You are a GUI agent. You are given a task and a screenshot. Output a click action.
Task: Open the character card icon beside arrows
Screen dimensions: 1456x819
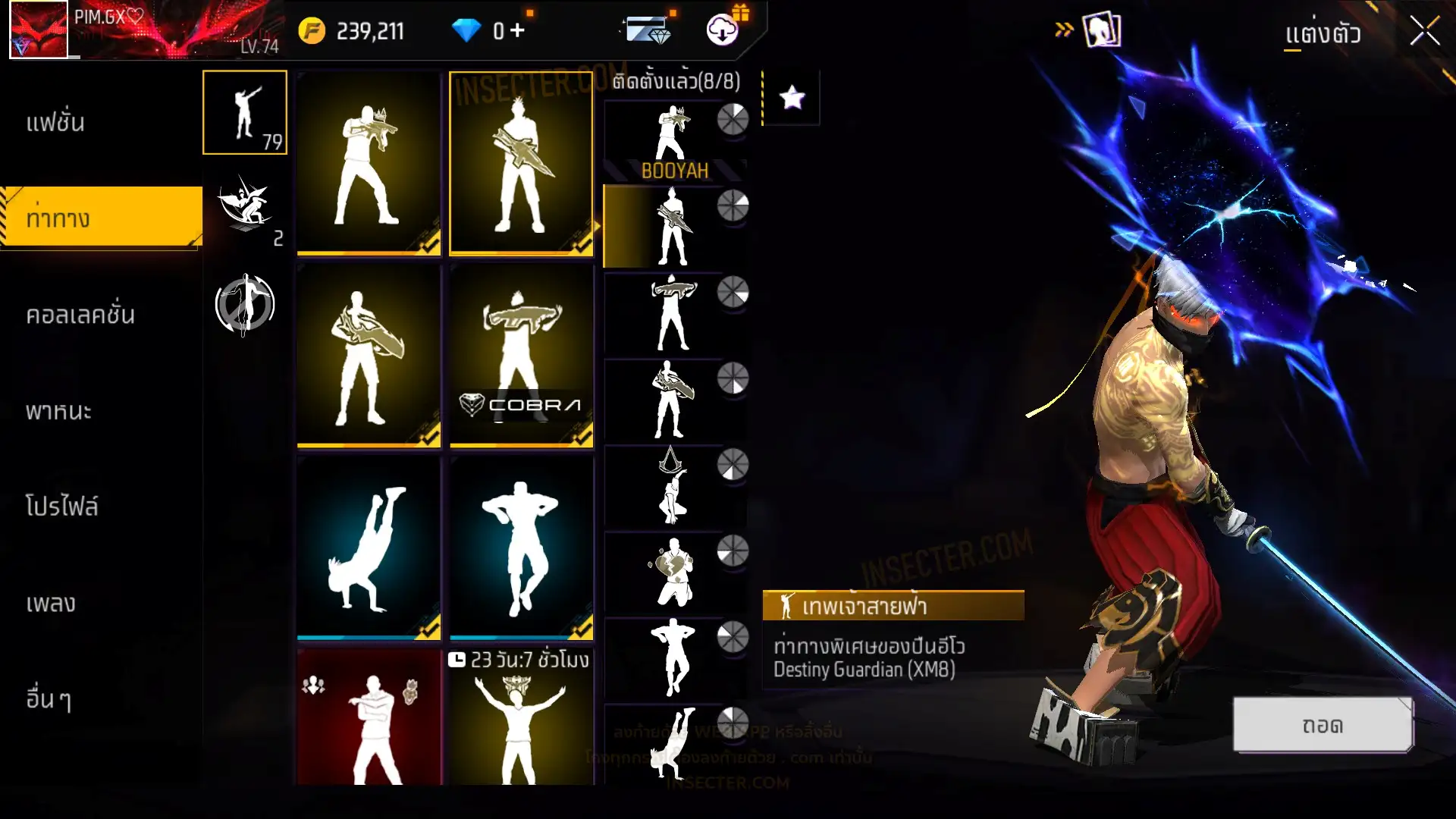tap(1101, 30)
